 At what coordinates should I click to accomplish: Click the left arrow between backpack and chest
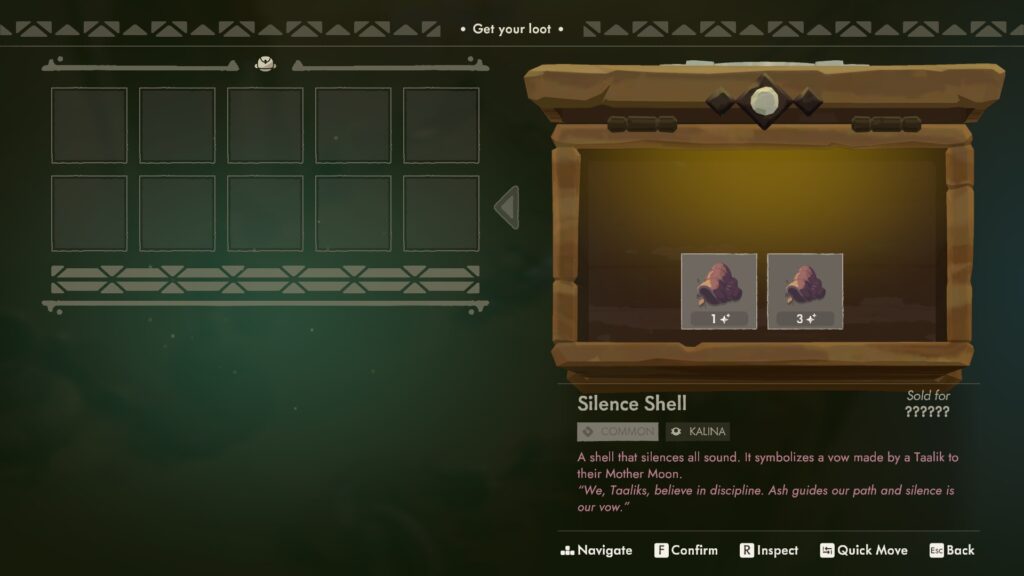tap(507, 208)
